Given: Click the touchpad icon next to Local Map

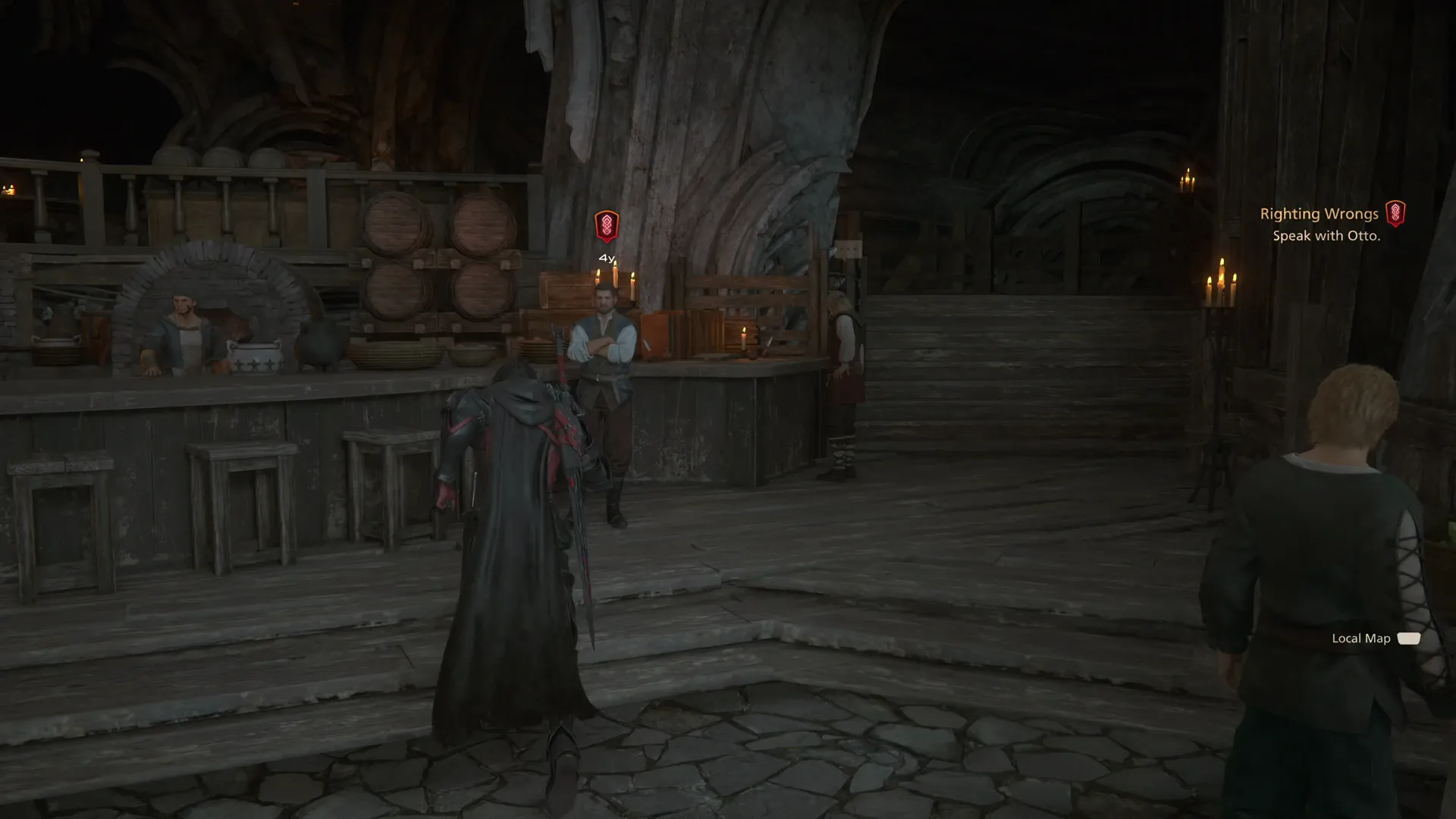Looking at the screenshot, I should click(x=1409, y=639).
